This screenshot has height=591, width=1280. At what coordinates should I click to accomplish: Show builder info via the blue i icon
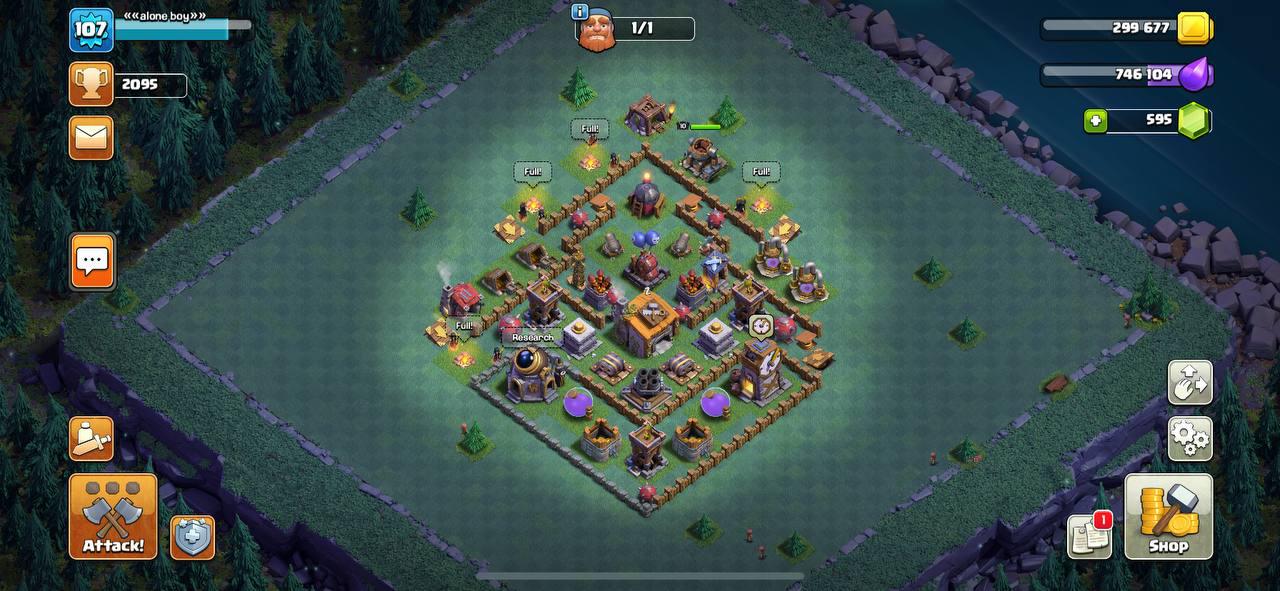pos(579,12)
